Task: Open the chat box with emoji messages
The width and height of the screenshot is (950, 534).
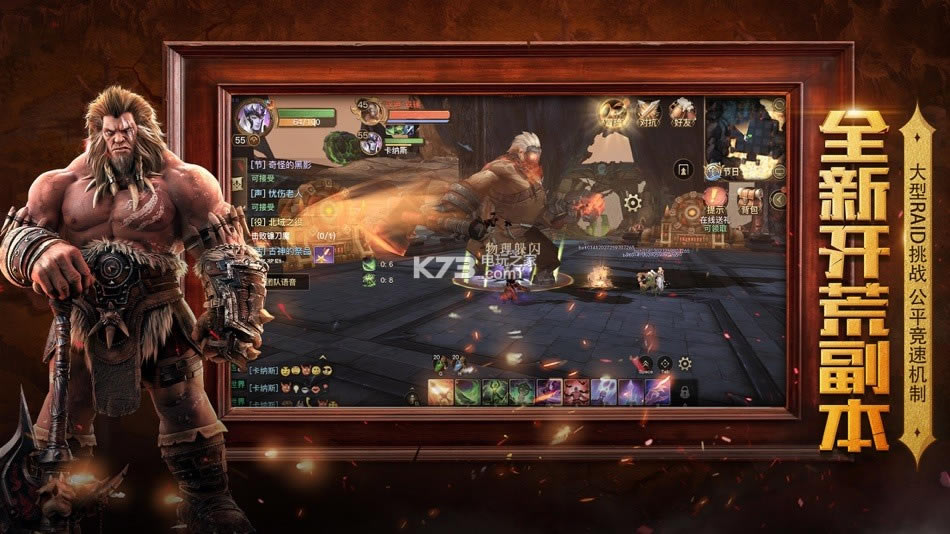Action: tap(300, 385)
